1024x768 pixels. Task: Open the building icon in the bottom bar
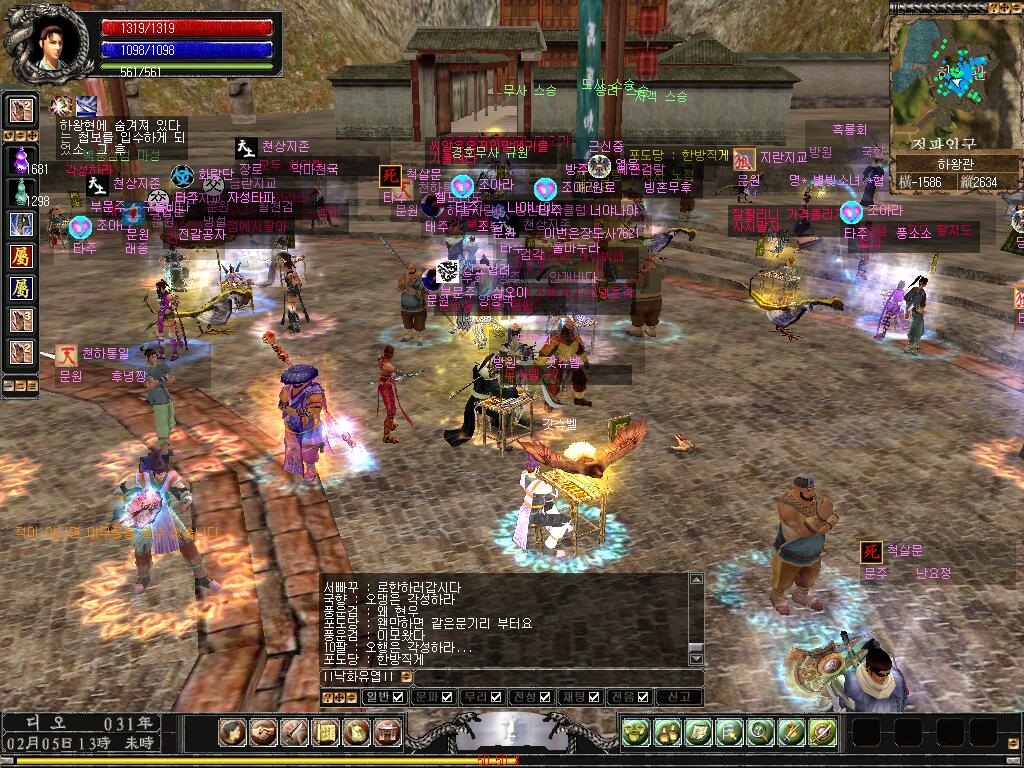tap(388, 733)
